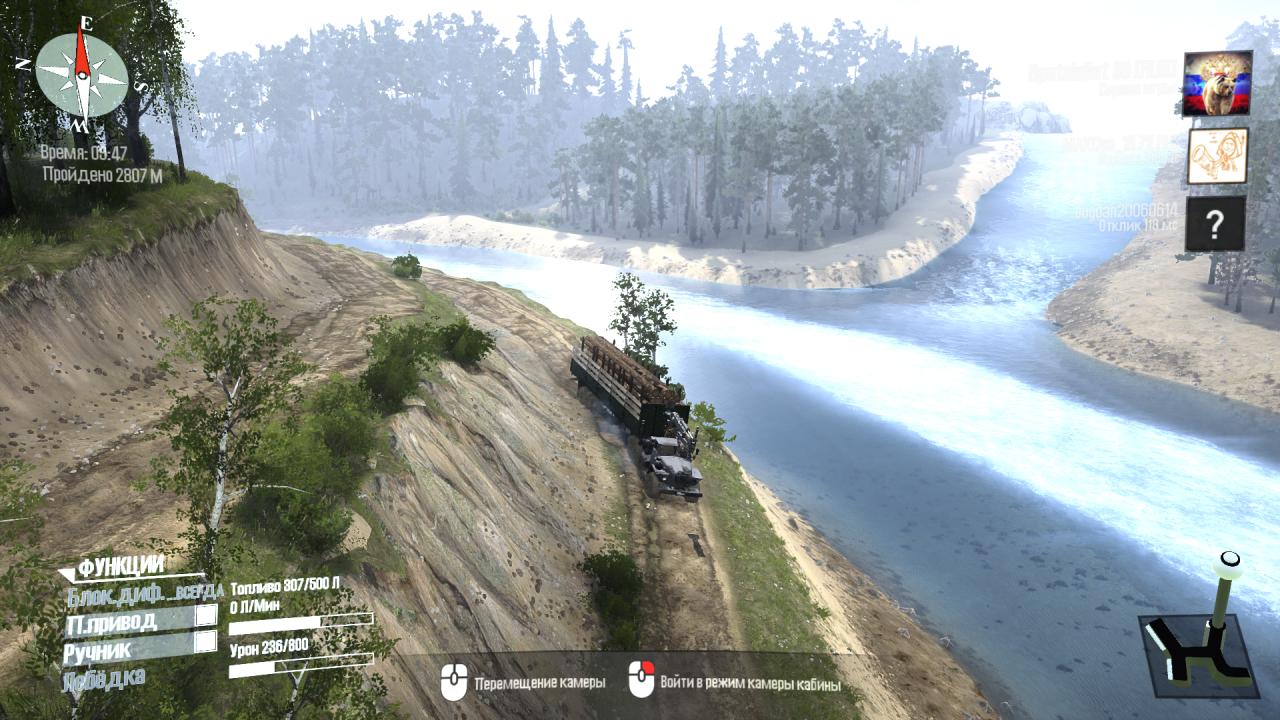
Task: Click the compass in the corner
Action: tap(82, 74)
